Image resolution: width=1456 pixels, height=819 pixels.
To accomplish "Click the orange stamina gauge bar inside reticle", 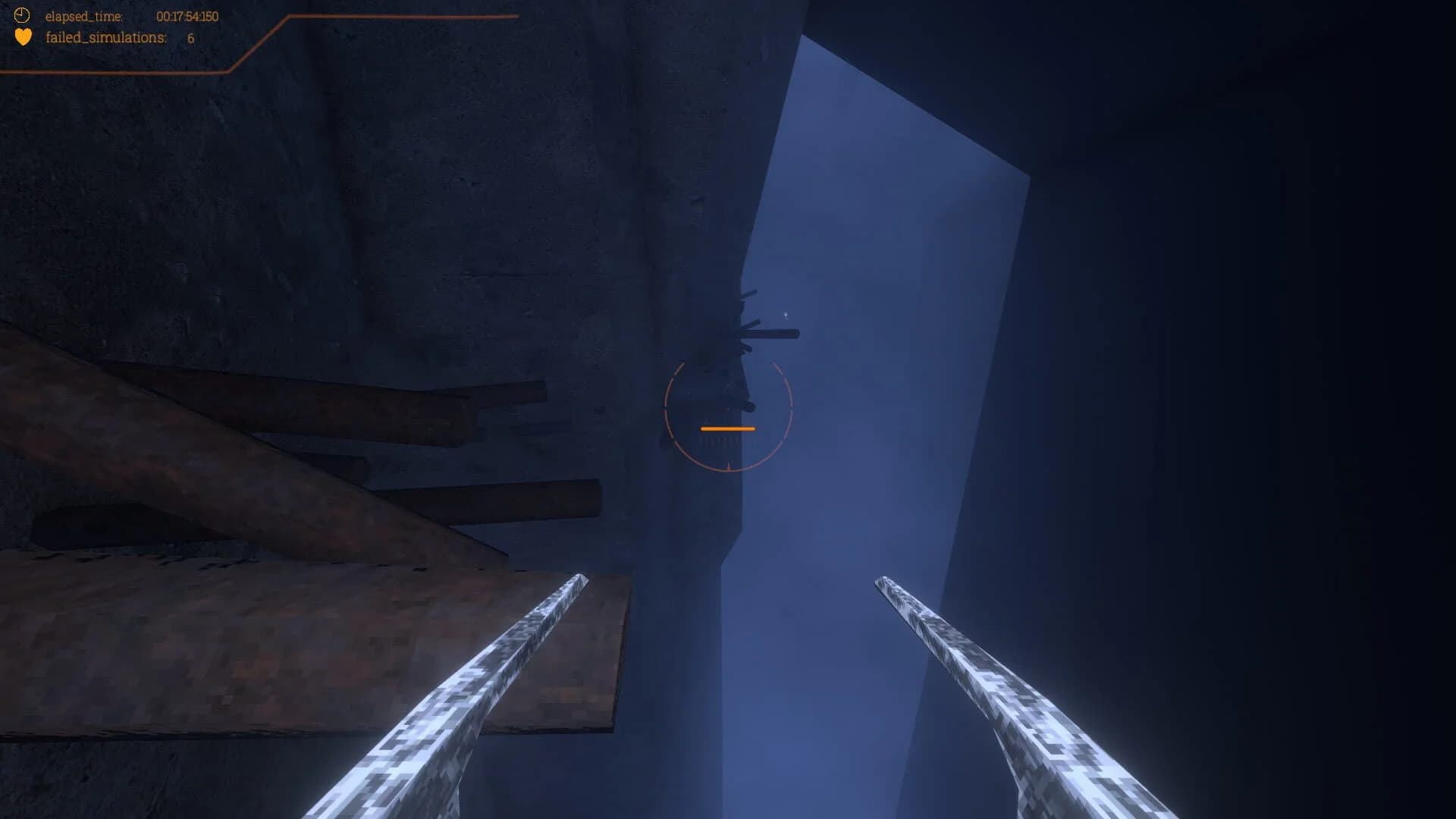I will coord(727,428).
